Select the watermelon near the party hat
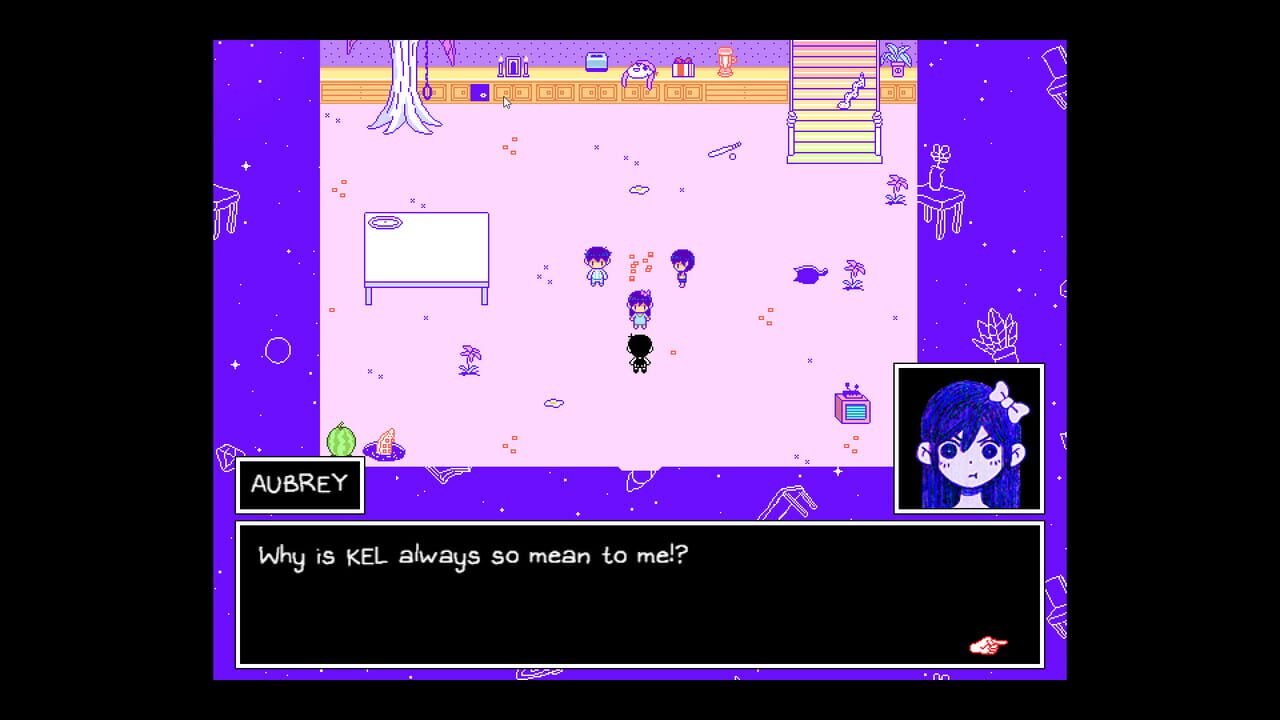This screenshot has height=720, width=1280. [340, 440]
